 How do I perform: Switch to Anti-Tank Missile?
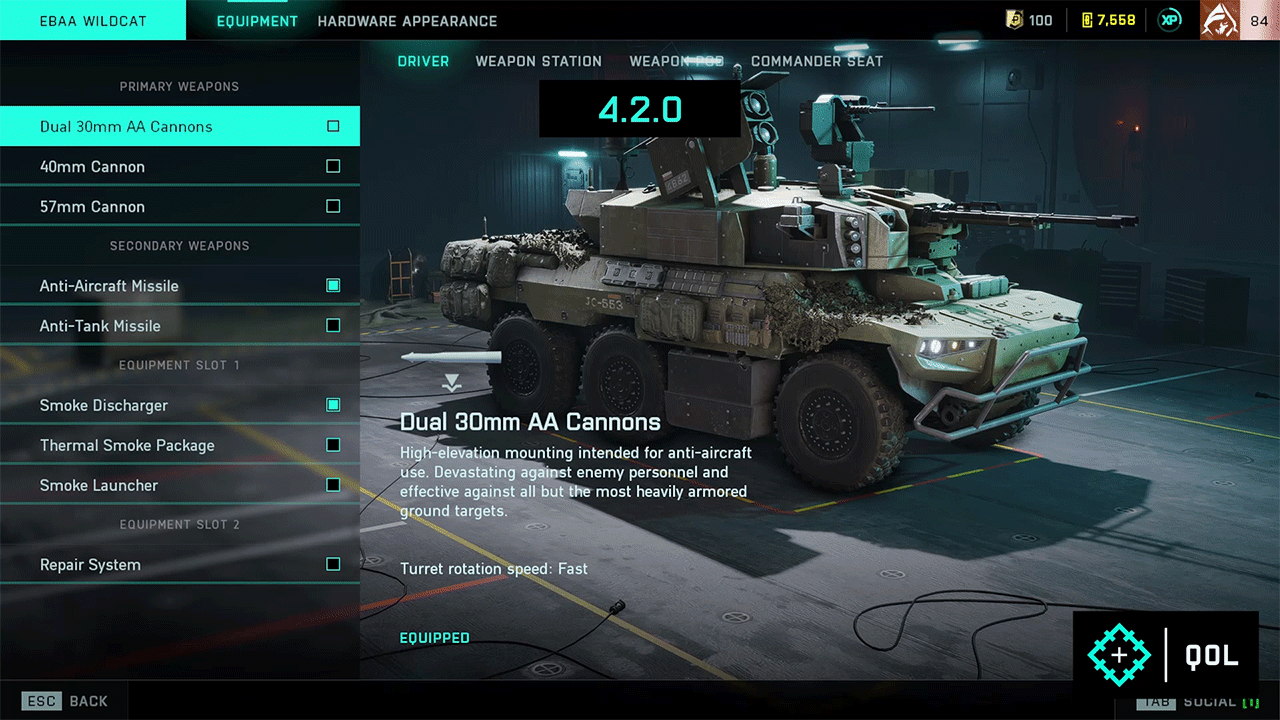180,326
